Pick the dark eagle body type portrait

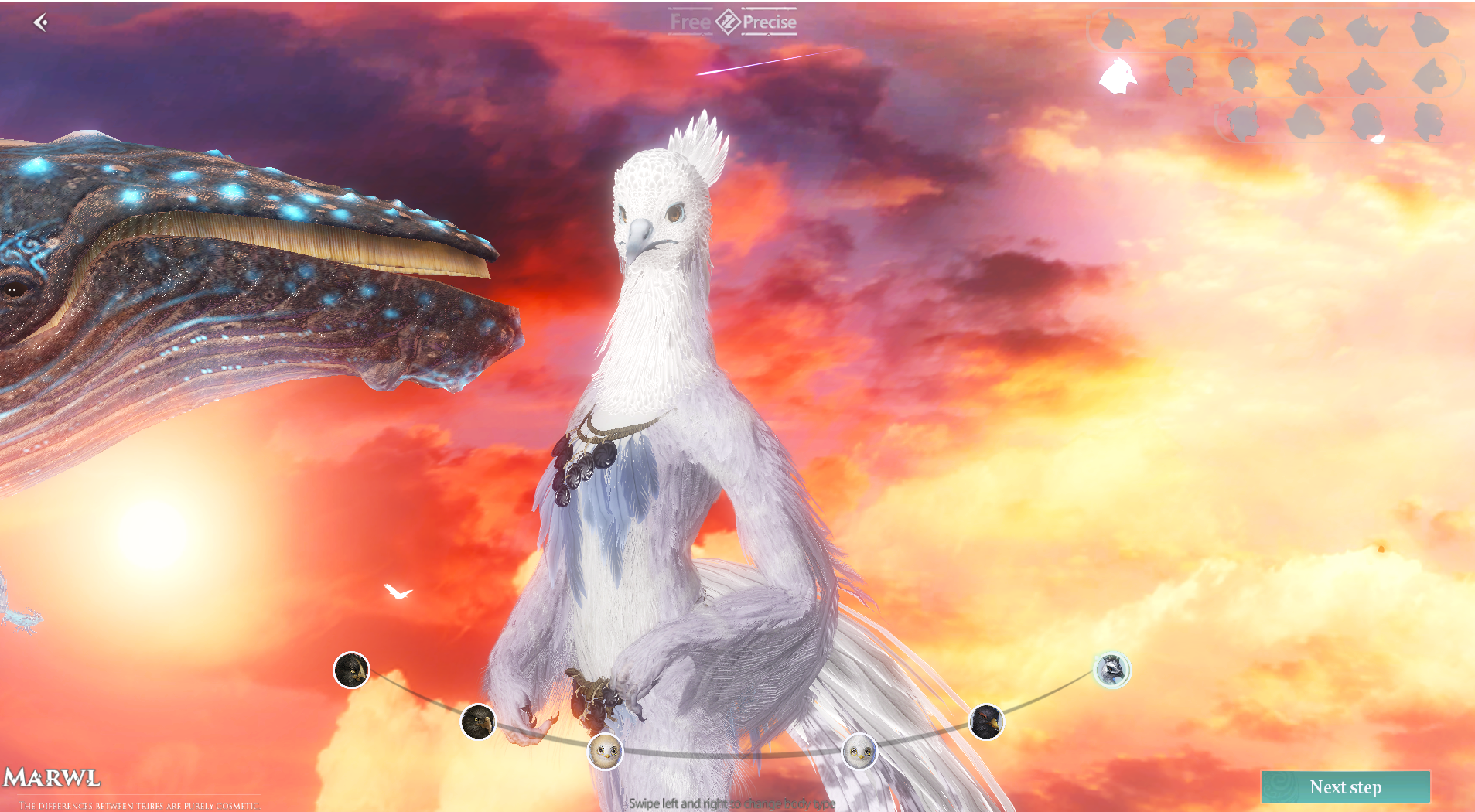point(478,722)
